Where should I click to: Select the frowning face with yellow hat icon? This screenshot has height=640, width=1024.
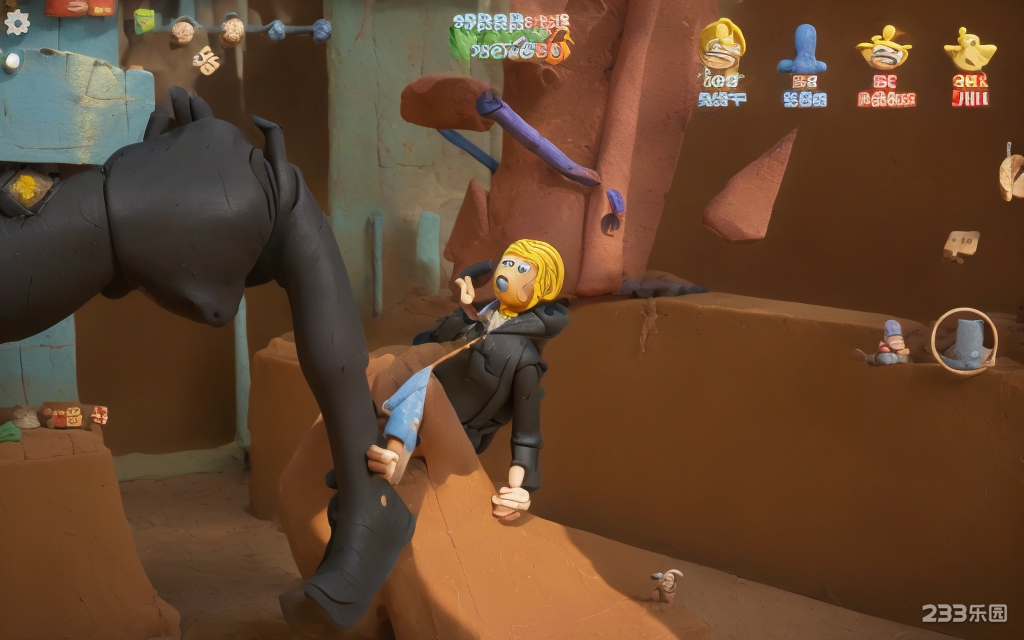pyautogui.click(x=884, y=47)
